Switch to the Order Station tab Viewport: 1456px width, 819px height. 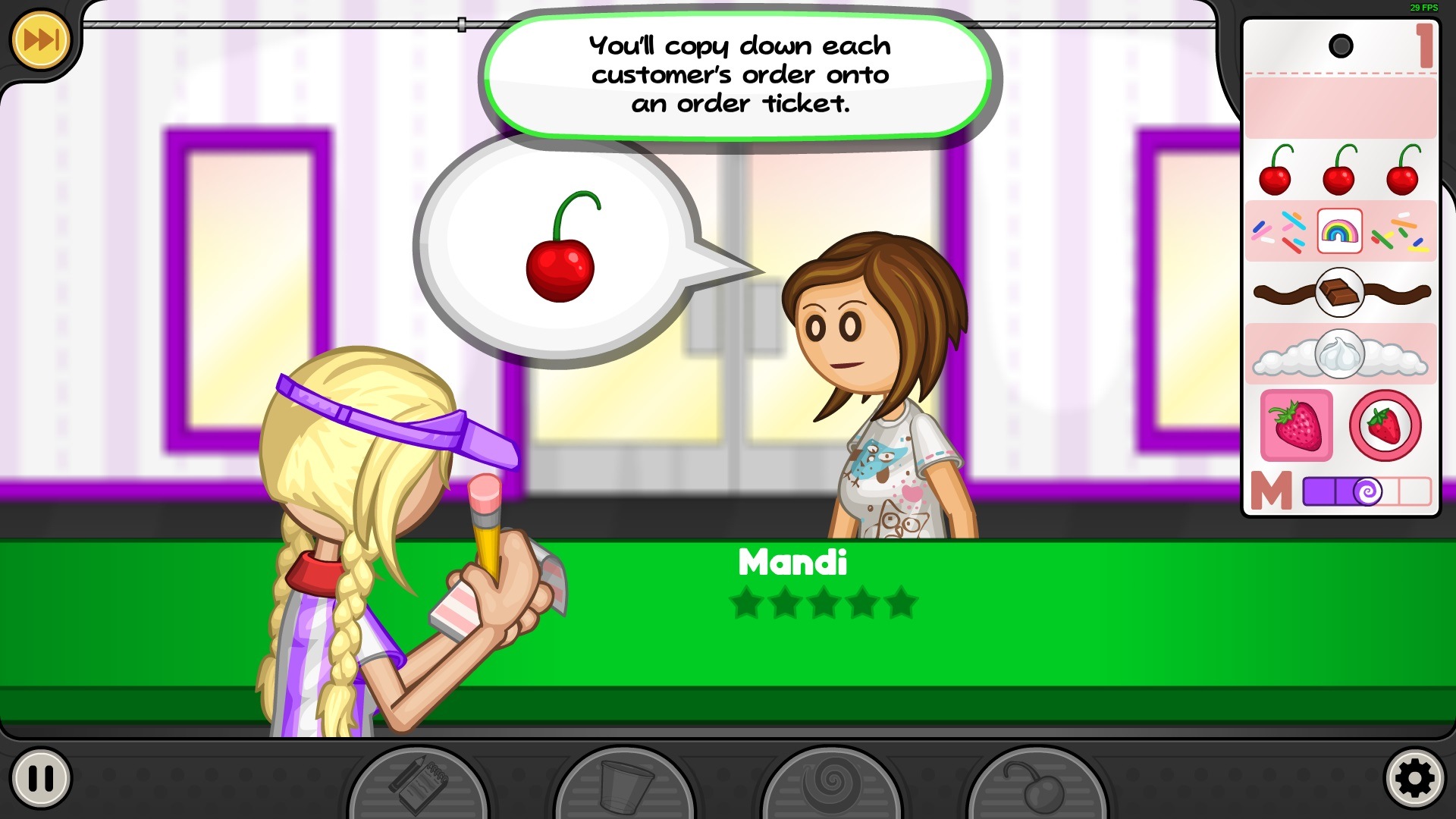(418, 786)
